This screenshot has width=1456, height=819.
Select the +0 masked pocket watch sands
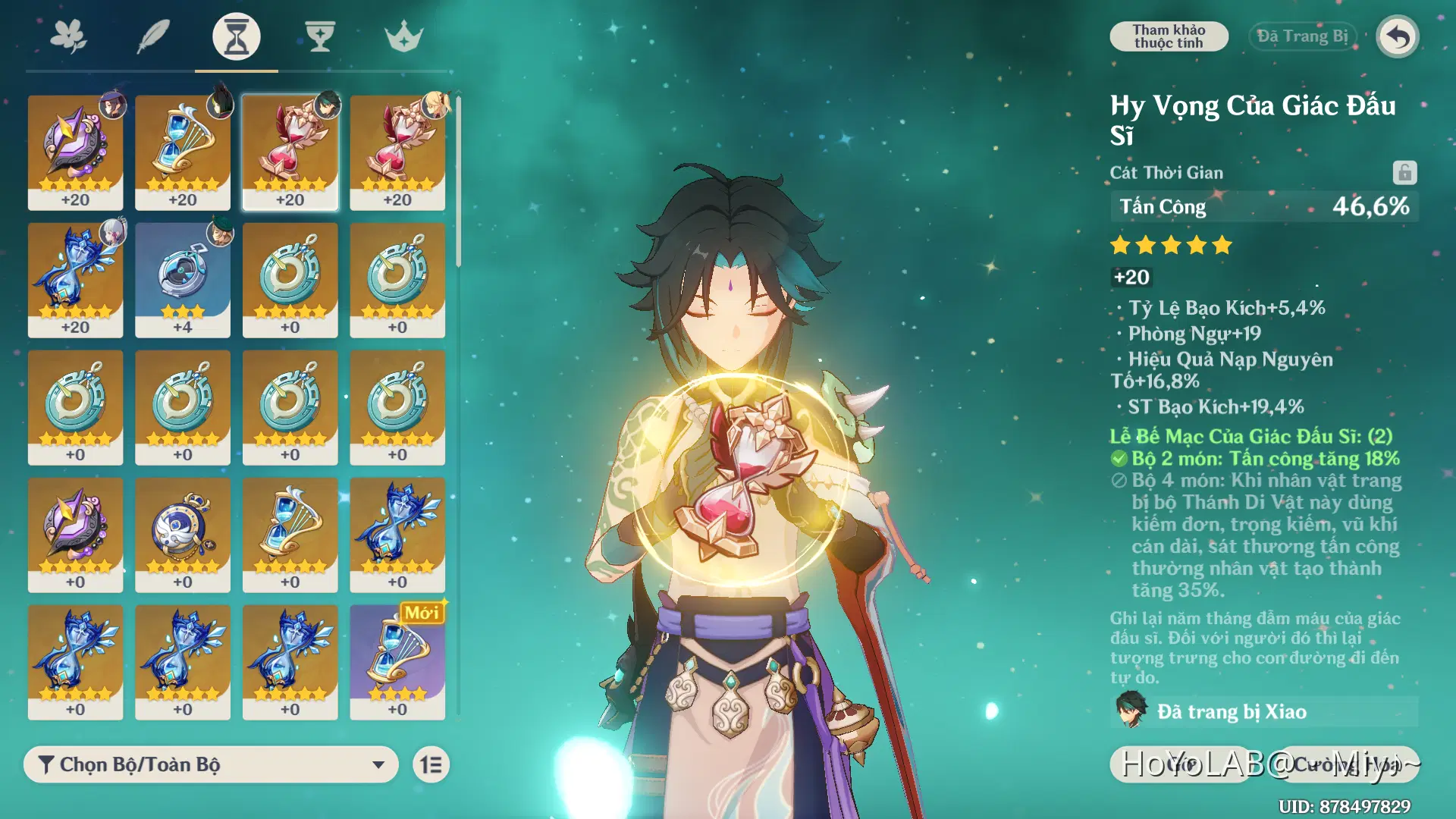coord(183,535)
